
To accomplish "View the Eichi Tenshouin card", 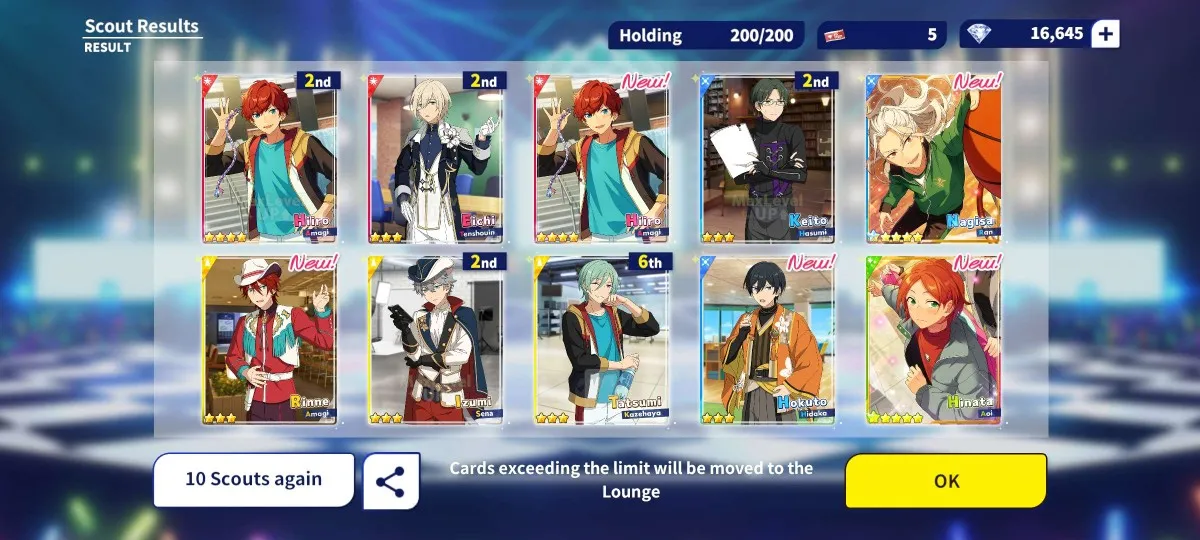I will tap(436, 158).
